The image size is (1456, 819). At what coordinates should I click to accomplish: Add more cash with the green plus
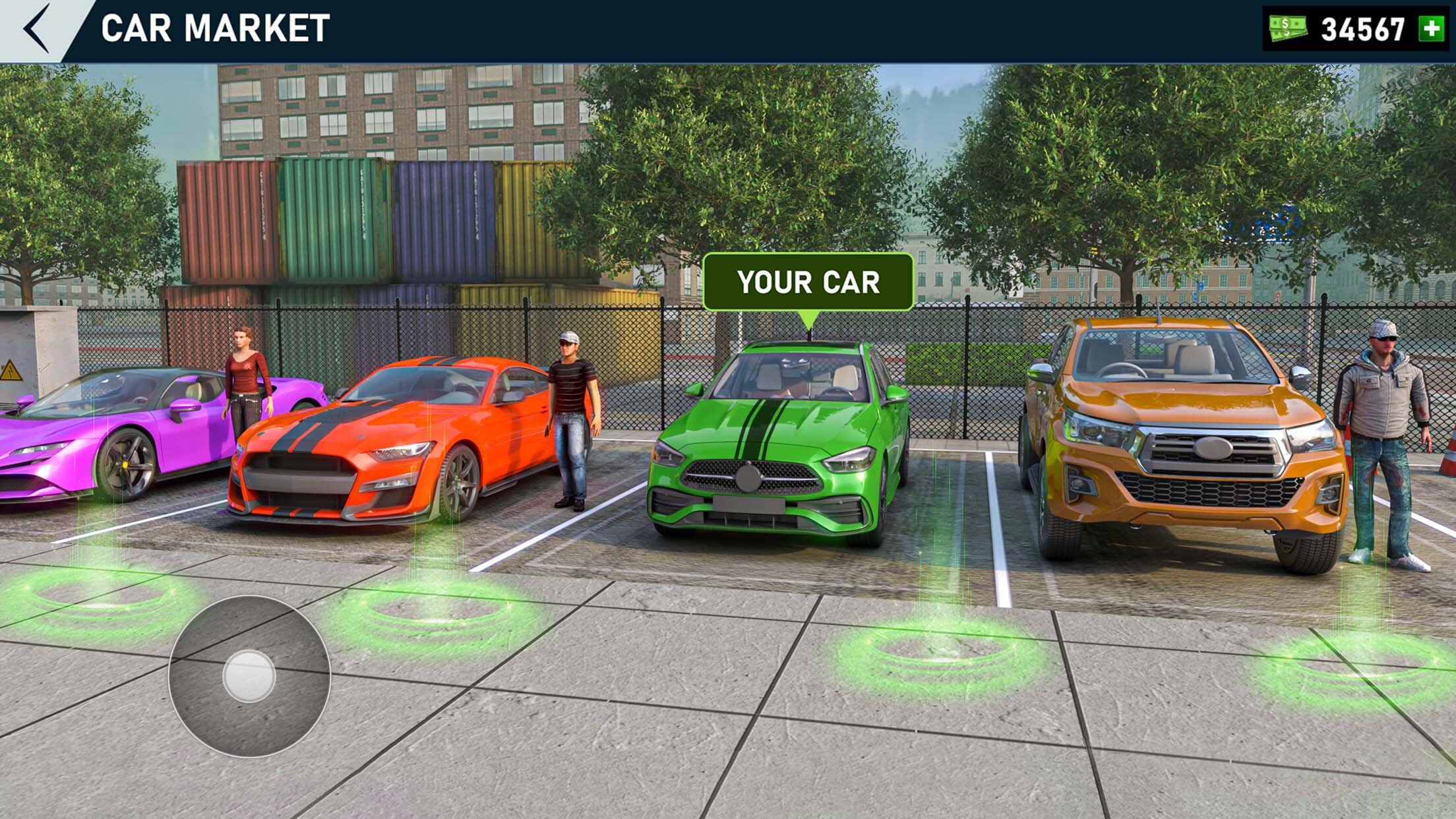[x=1432, y=29]
